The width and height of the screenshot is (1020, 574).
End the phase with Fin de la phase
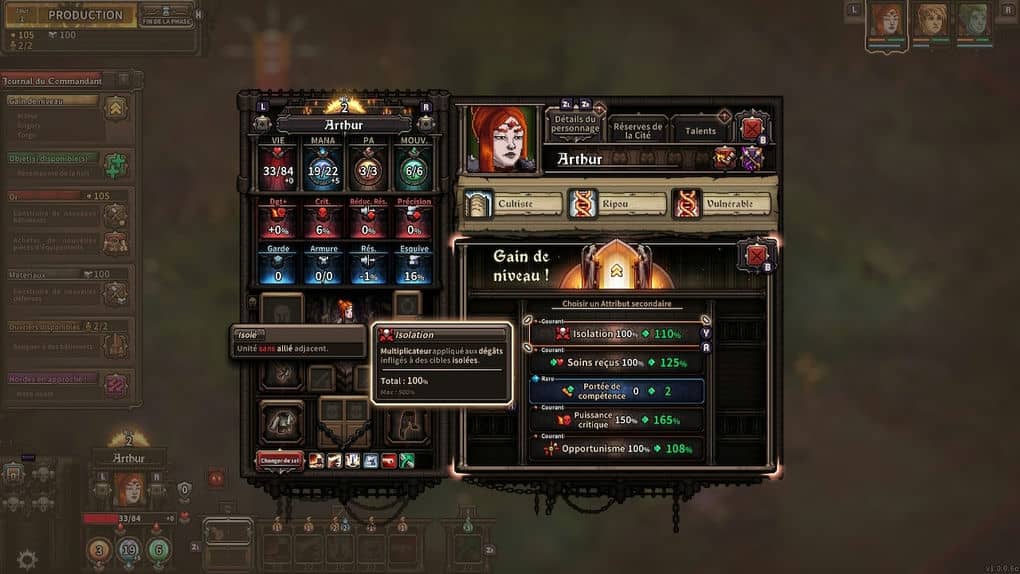click(x=166, y=18)
